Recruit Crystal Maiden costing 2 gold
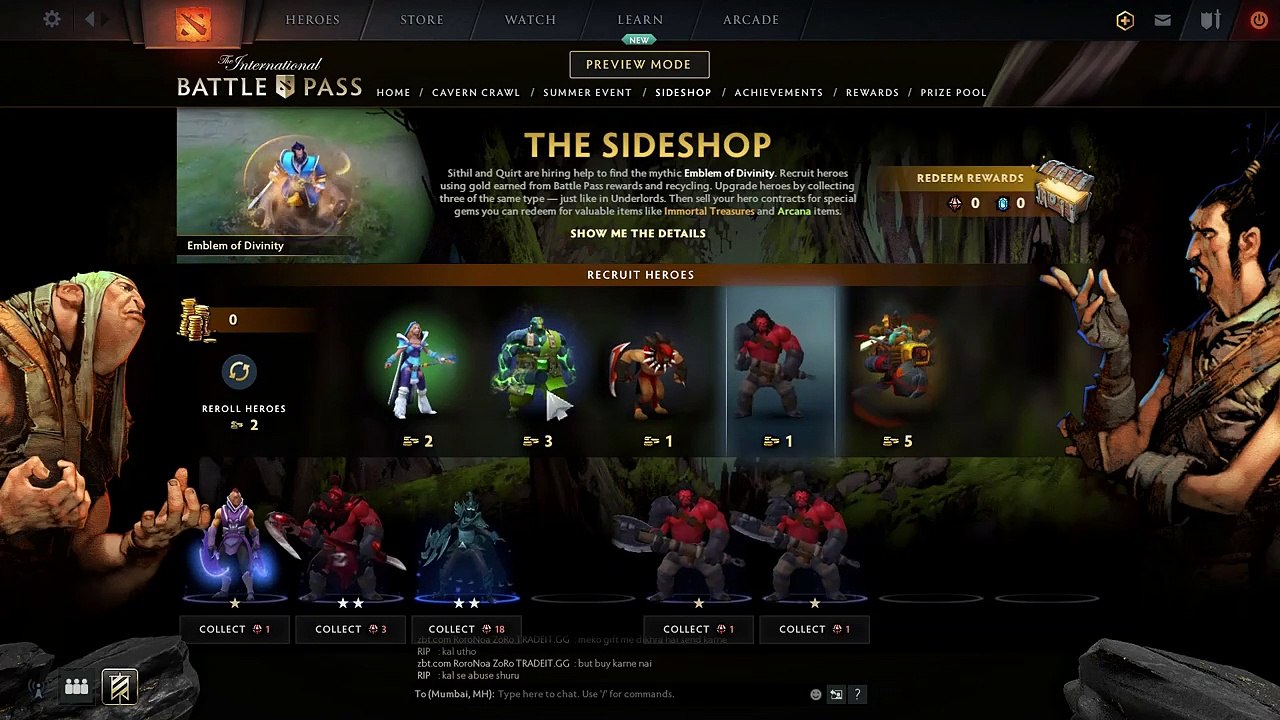This screenshot has height=720, width=1280. (x=418, y=375)
